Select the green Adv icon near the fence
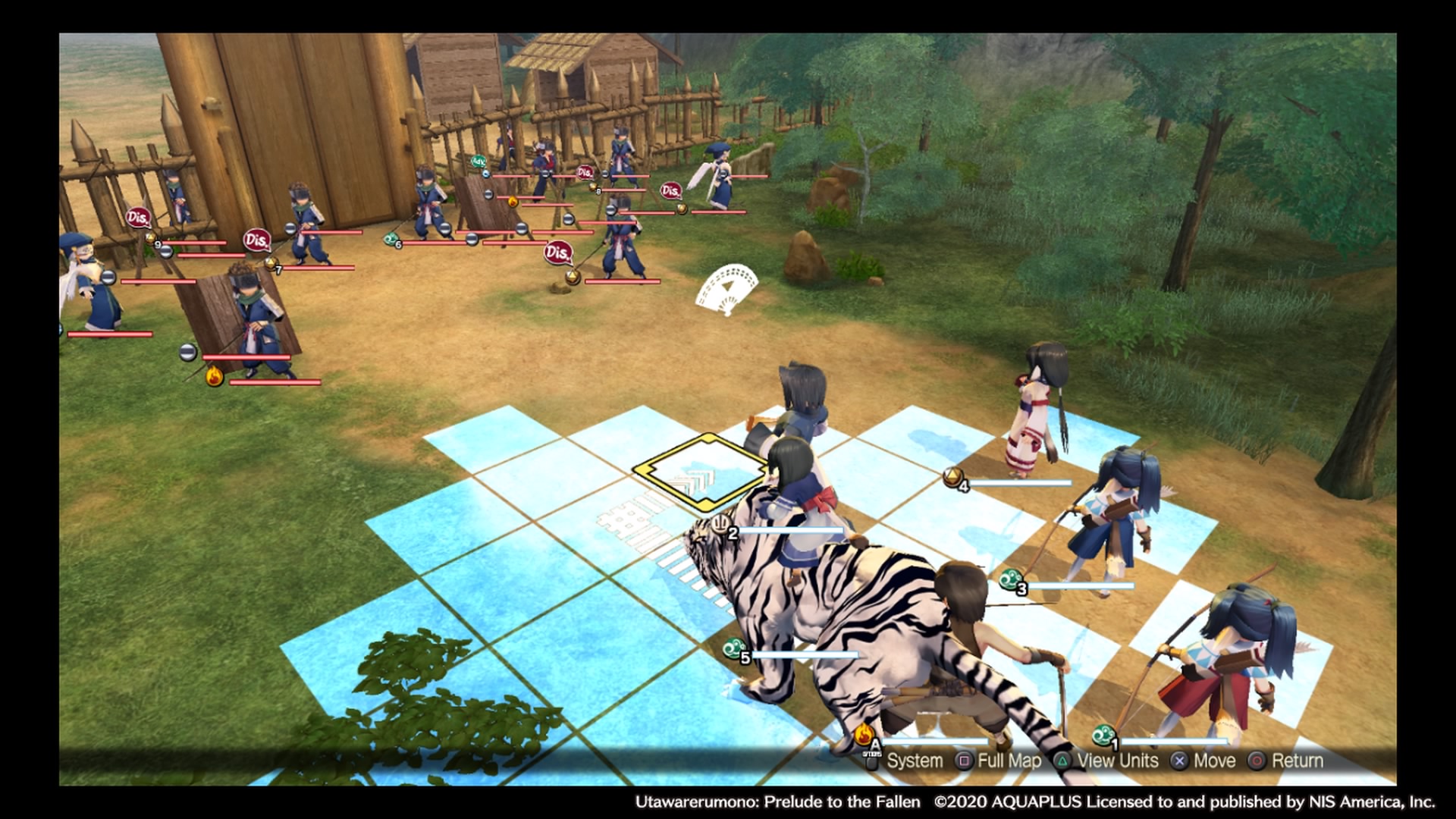Image resolution: width=1456 pixels, height=819 pixels. (x=479, y=162)
